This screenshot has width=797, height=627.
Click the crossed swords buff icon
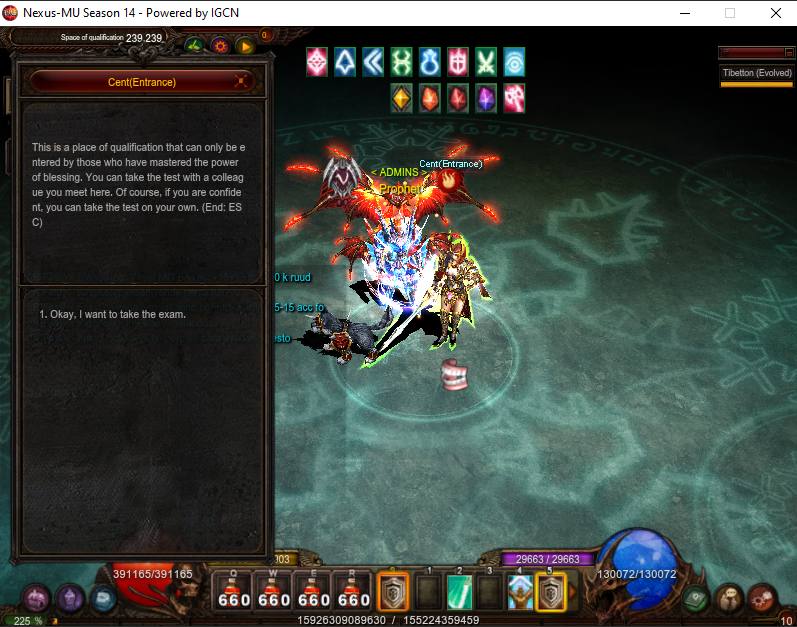[486, 62]
